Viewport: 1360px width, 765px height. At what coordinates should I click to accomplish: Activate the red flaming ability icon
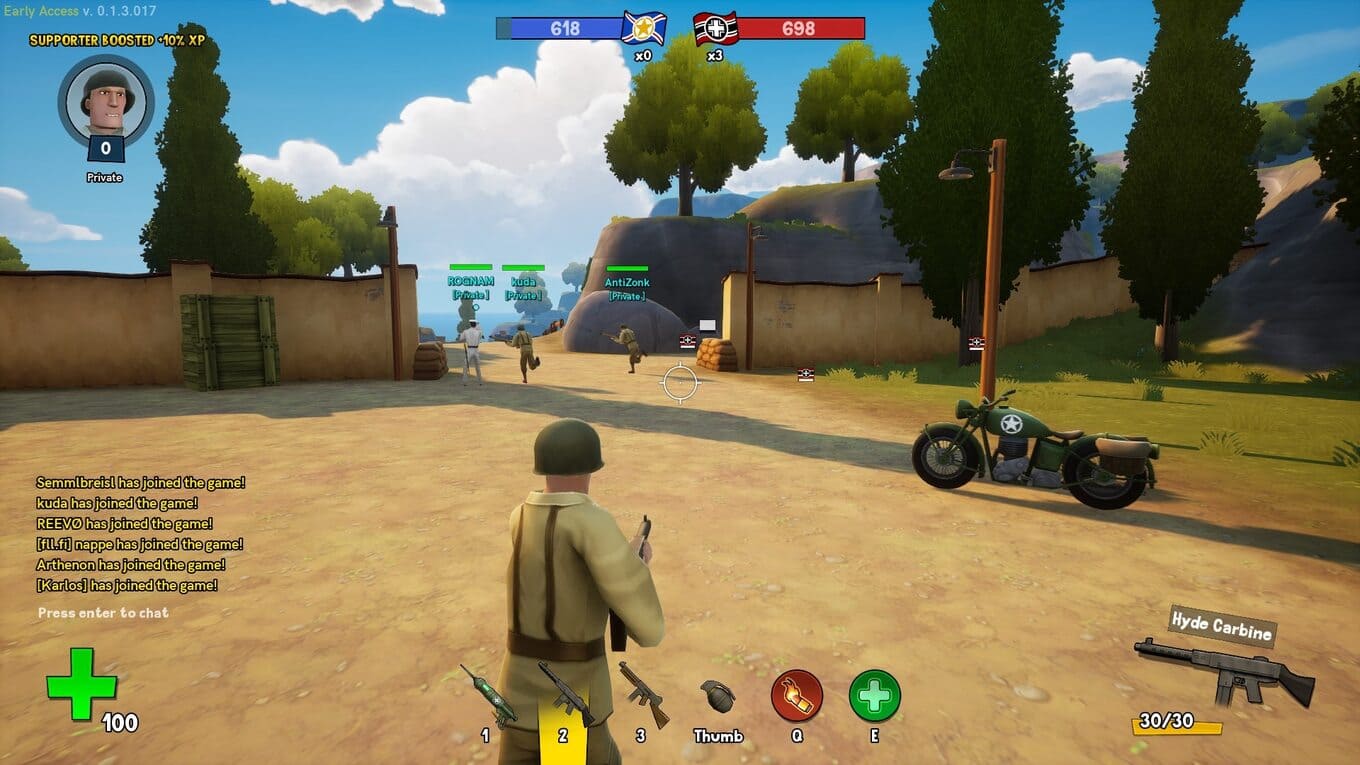click(x=797, y=696)
